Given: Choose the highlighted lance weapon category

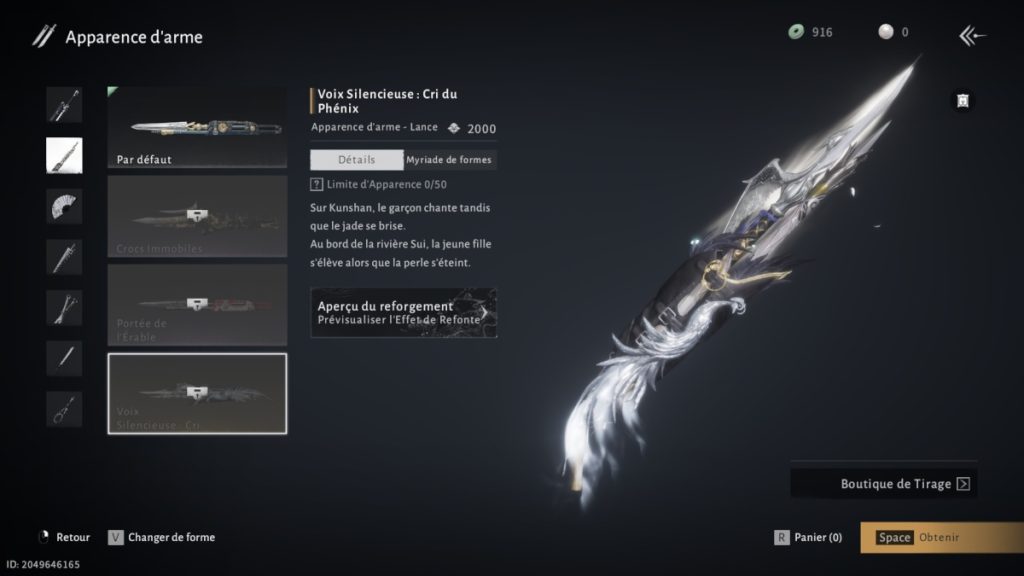Looking at the screenshot, I should [64, 155].
